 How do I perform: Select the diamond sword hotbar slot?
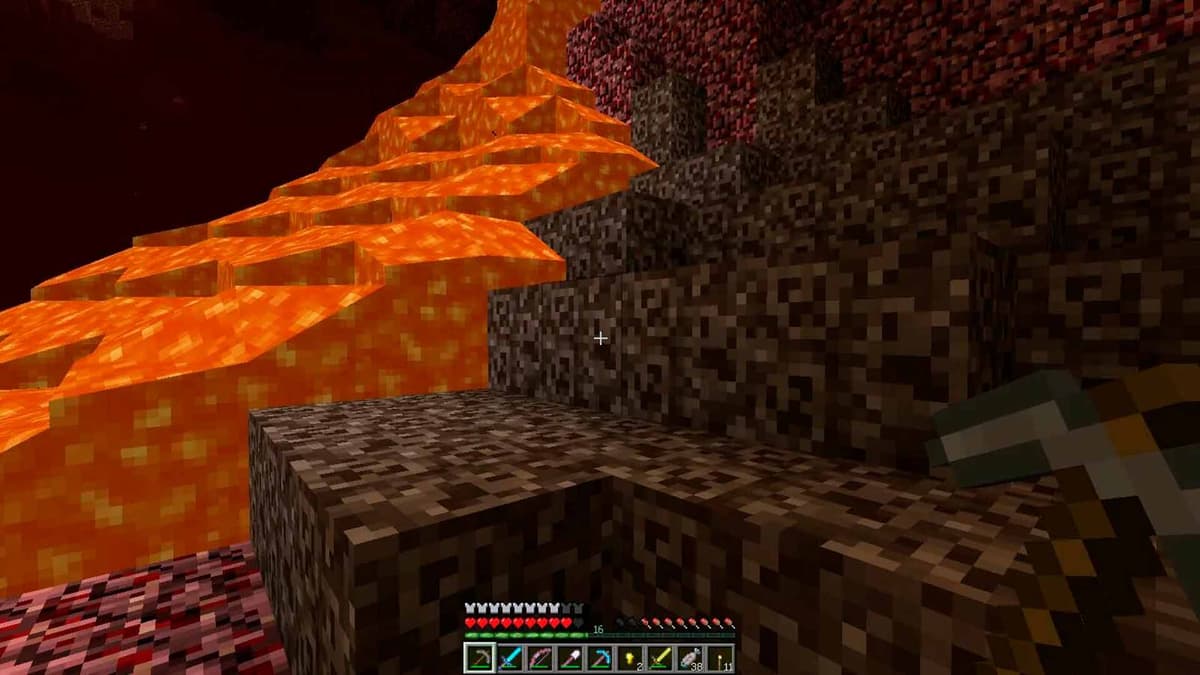pyautogui.click(x=509, y=658)
